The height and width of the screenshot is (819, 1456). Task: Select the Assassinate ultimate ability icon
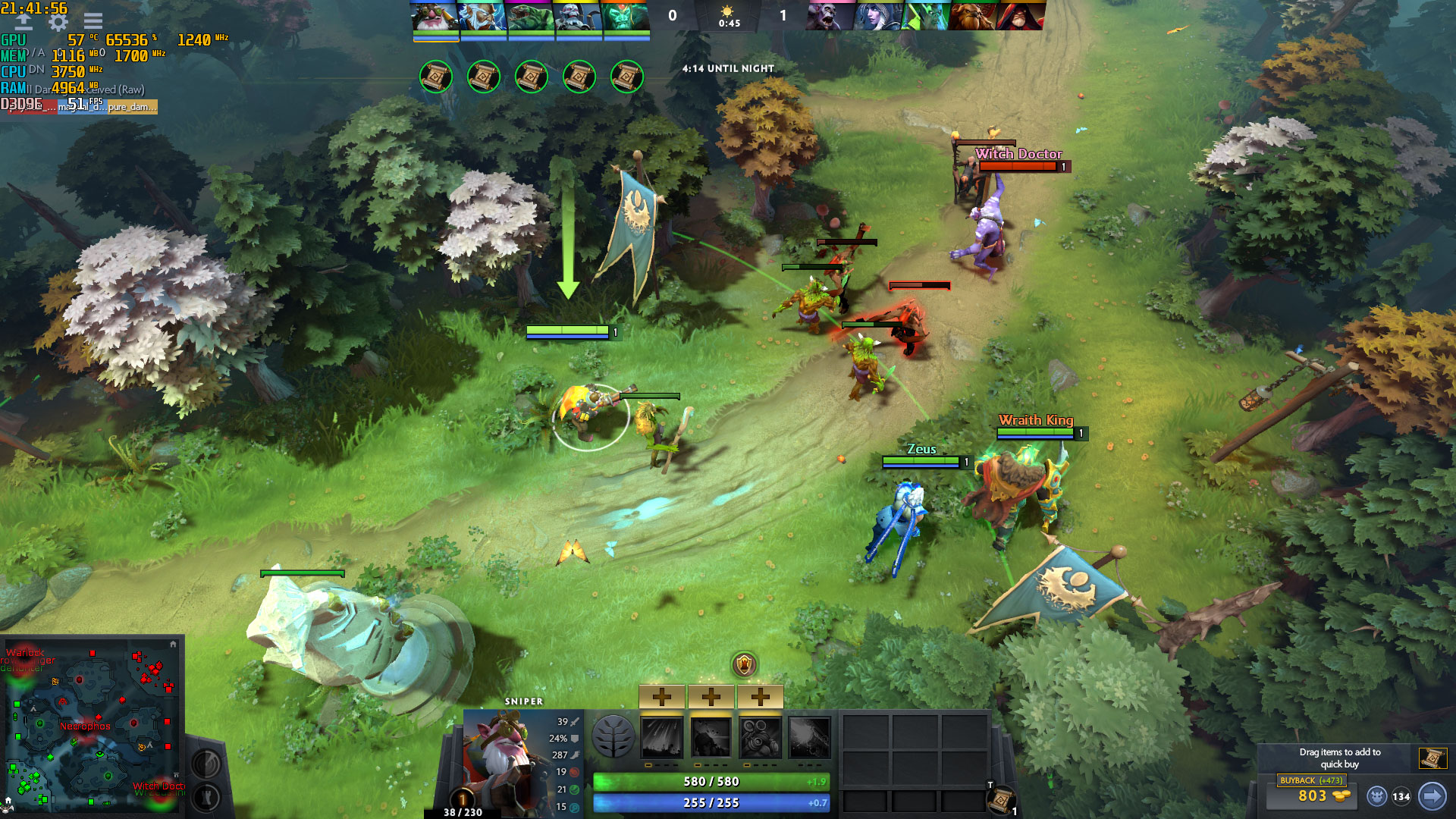click(809, 737)
